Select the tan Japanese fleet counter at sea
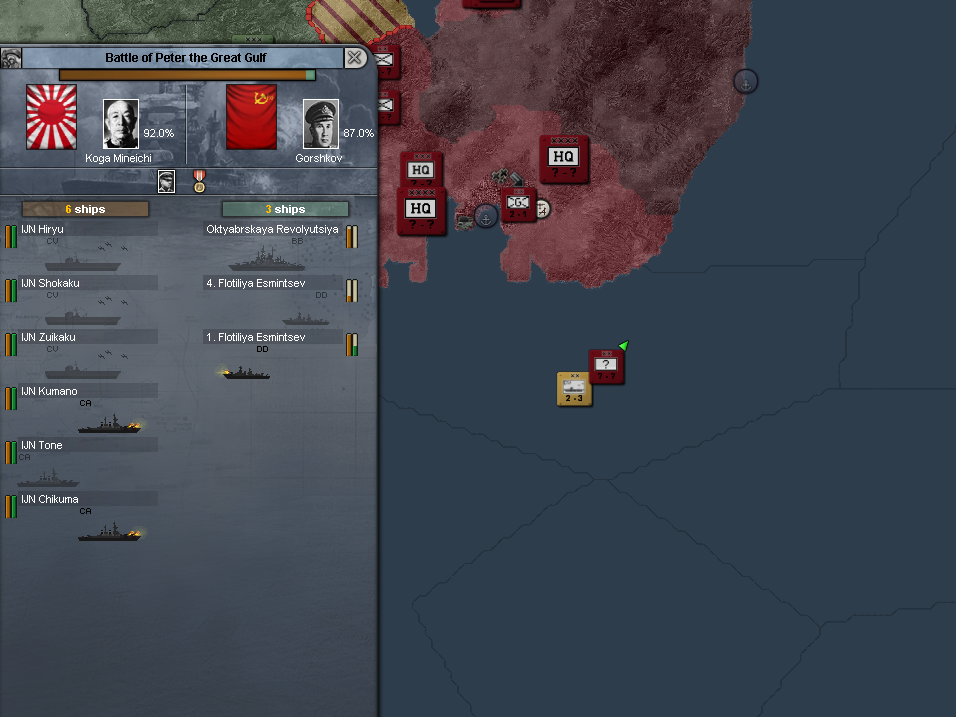This screenshot has width=956, height=717. [574, 388]
